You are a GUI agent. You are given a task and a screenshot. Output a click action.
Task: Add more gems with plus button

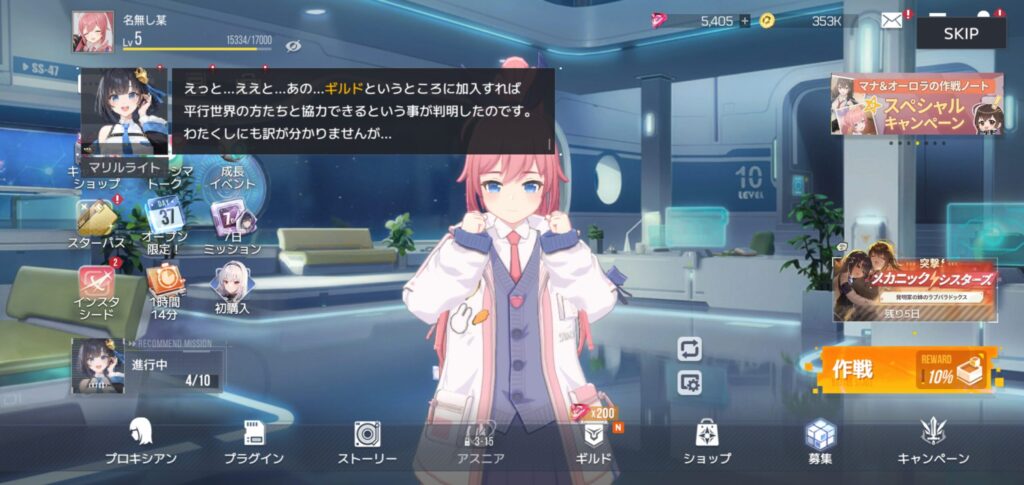point(744,20)
